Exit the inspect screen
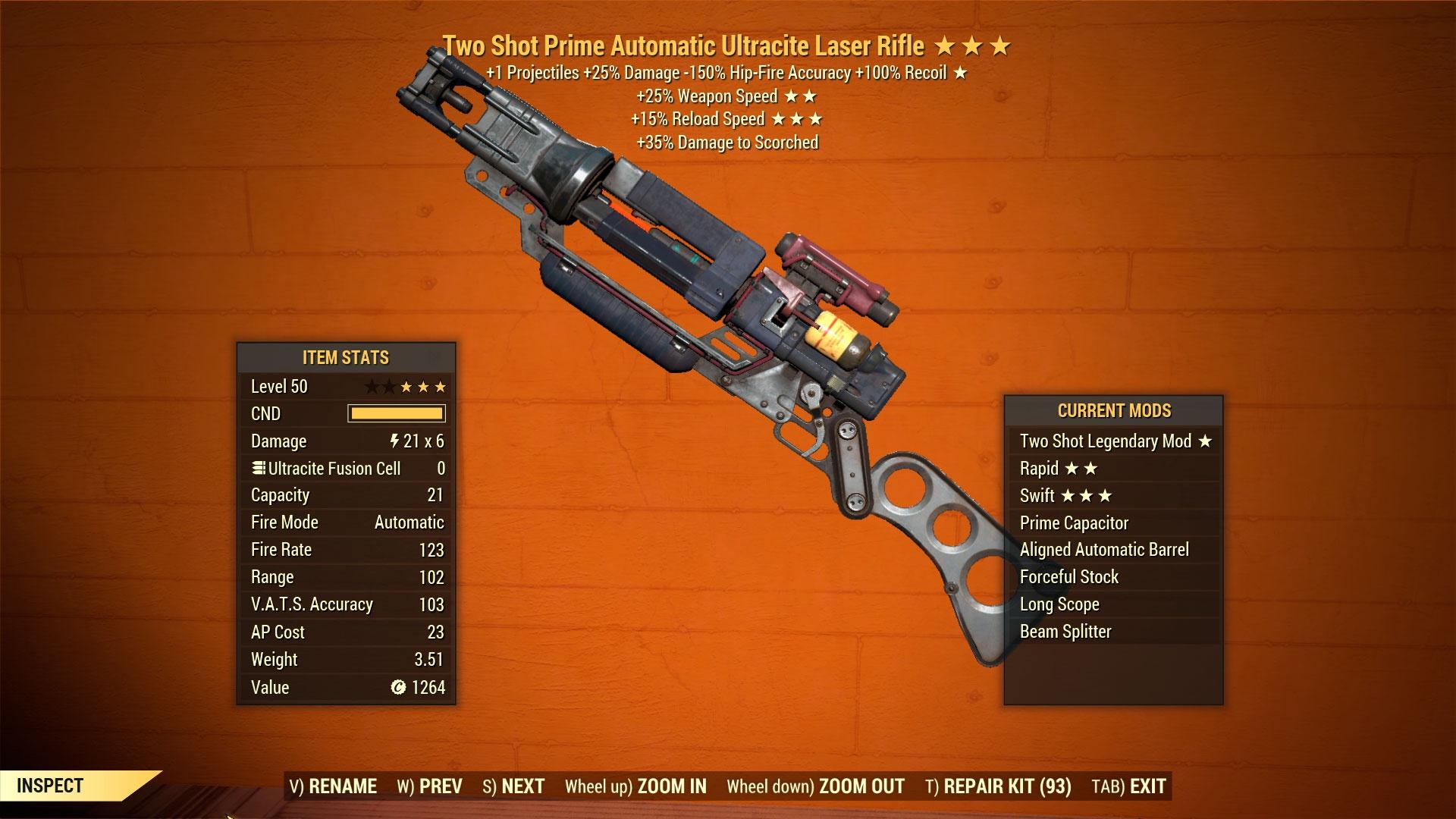The image size is (1456, 819). 1128,786
